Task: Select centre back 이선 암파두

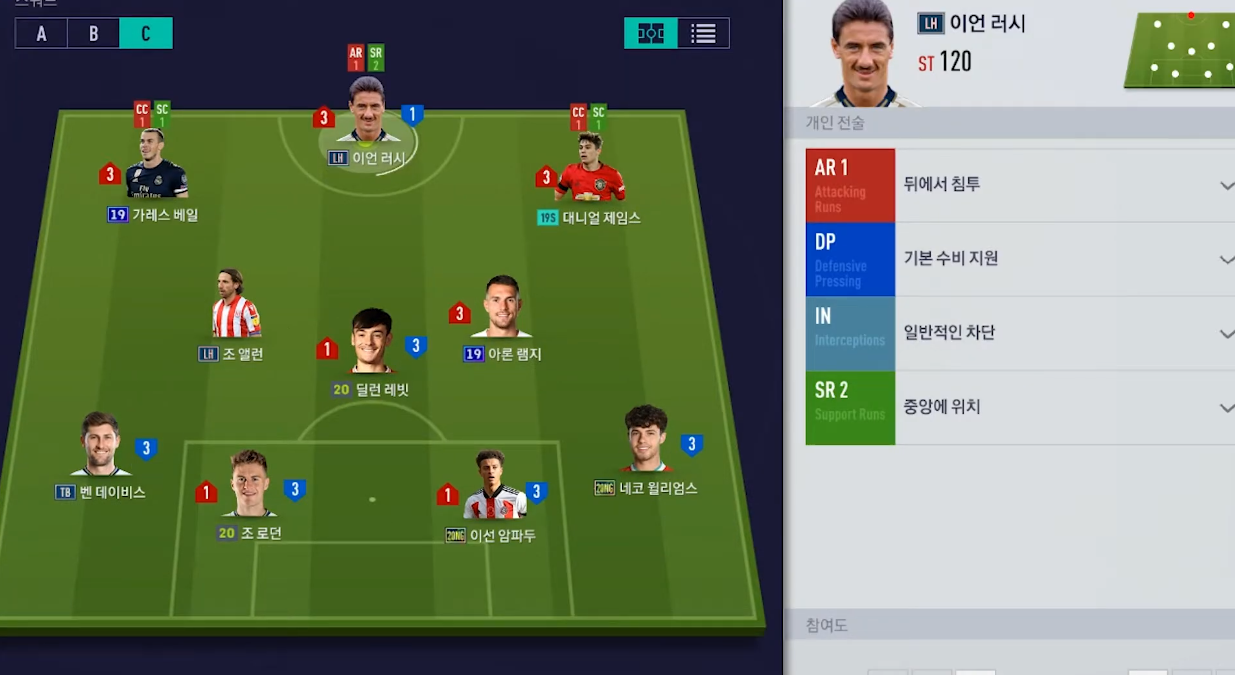Action: [492, 489]
